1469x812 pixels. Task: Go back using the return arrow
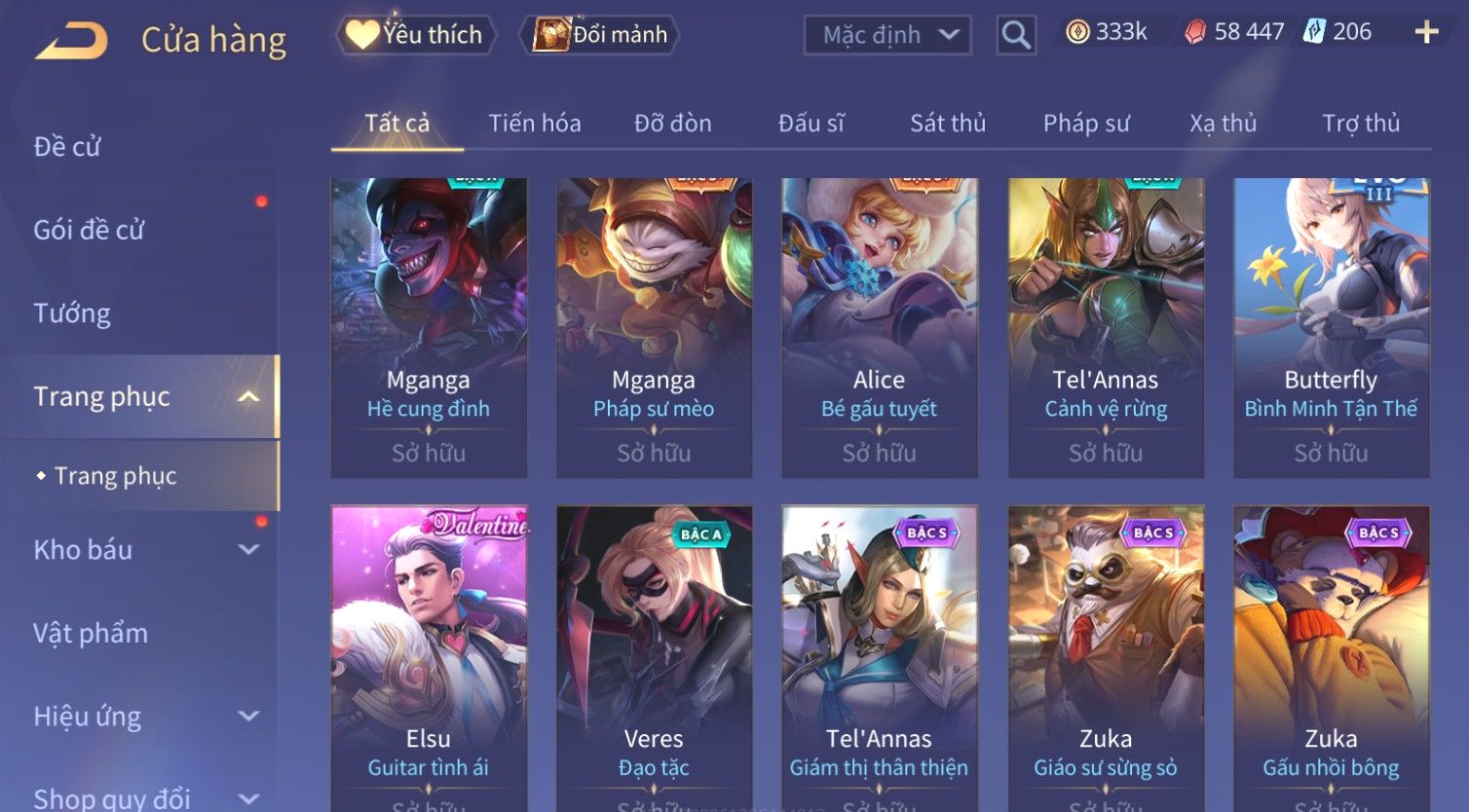71,41
